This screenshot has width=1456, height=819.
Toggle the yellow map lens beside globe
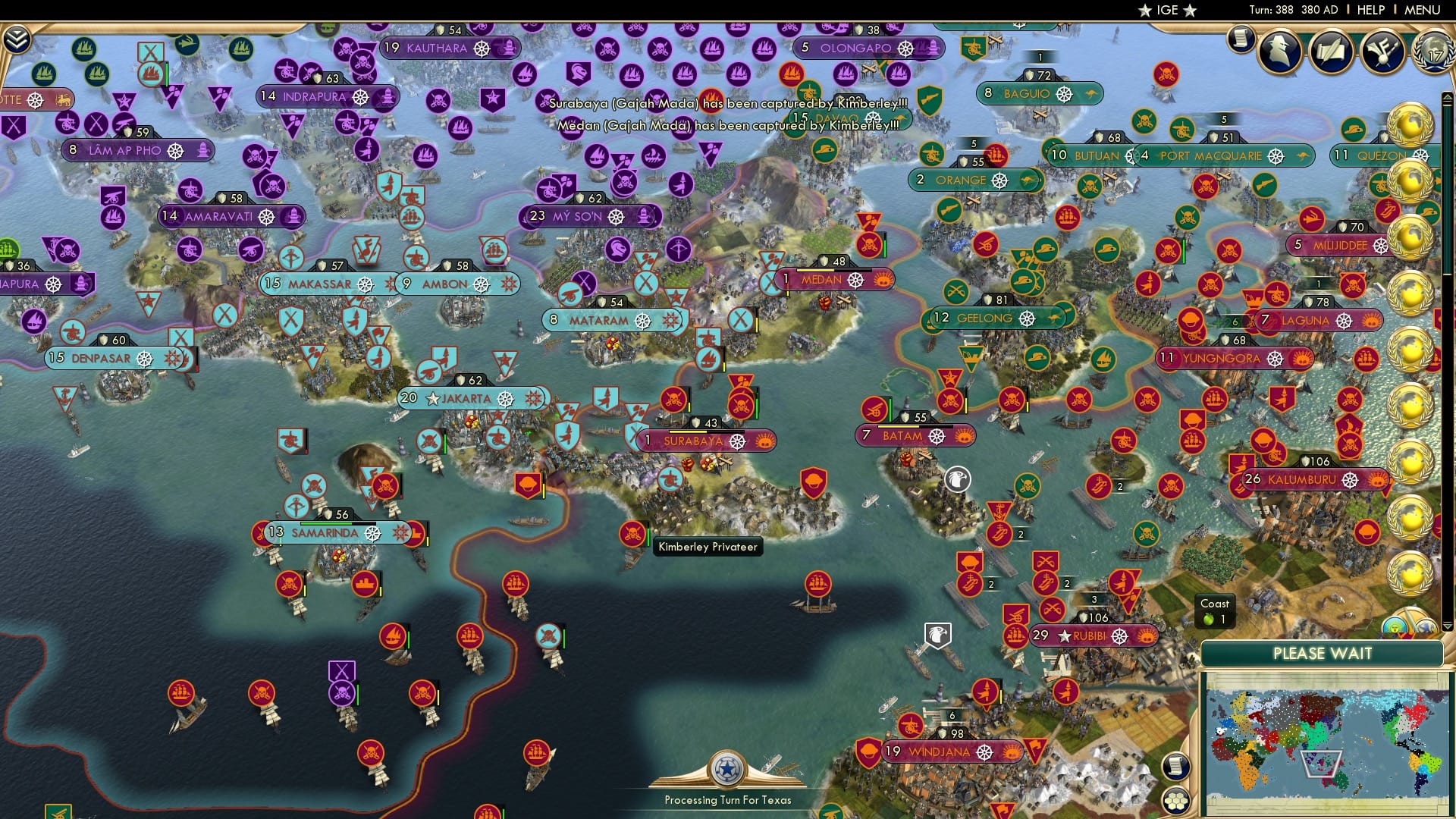(x=1395, y=625)
